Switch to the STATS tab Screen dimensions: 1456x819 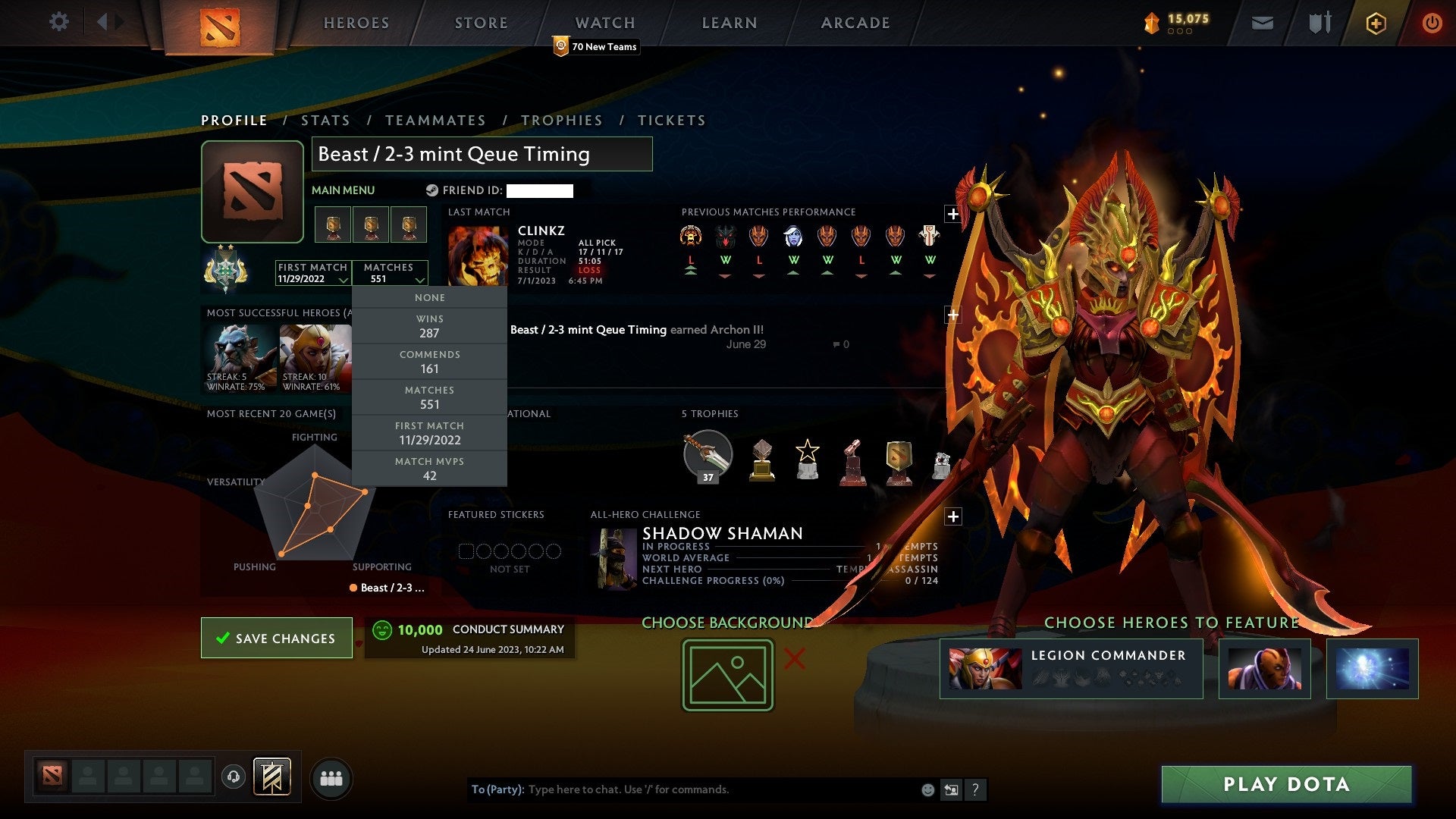click(325, 120)
